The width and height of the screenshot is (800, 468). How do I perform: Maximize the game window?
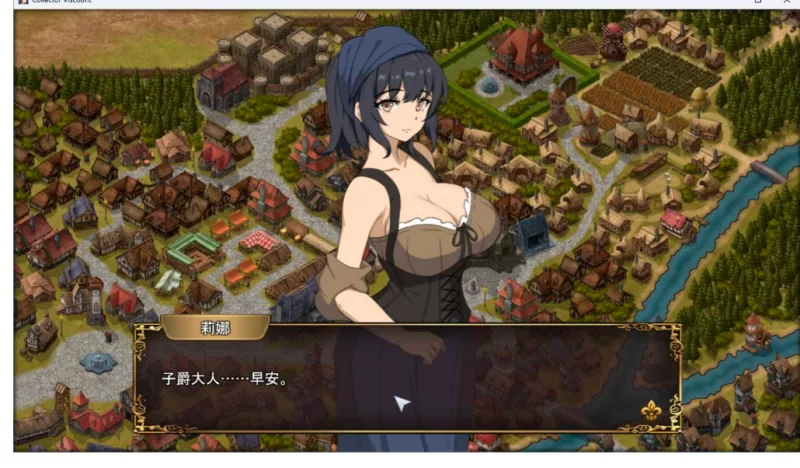click(758, 3)
